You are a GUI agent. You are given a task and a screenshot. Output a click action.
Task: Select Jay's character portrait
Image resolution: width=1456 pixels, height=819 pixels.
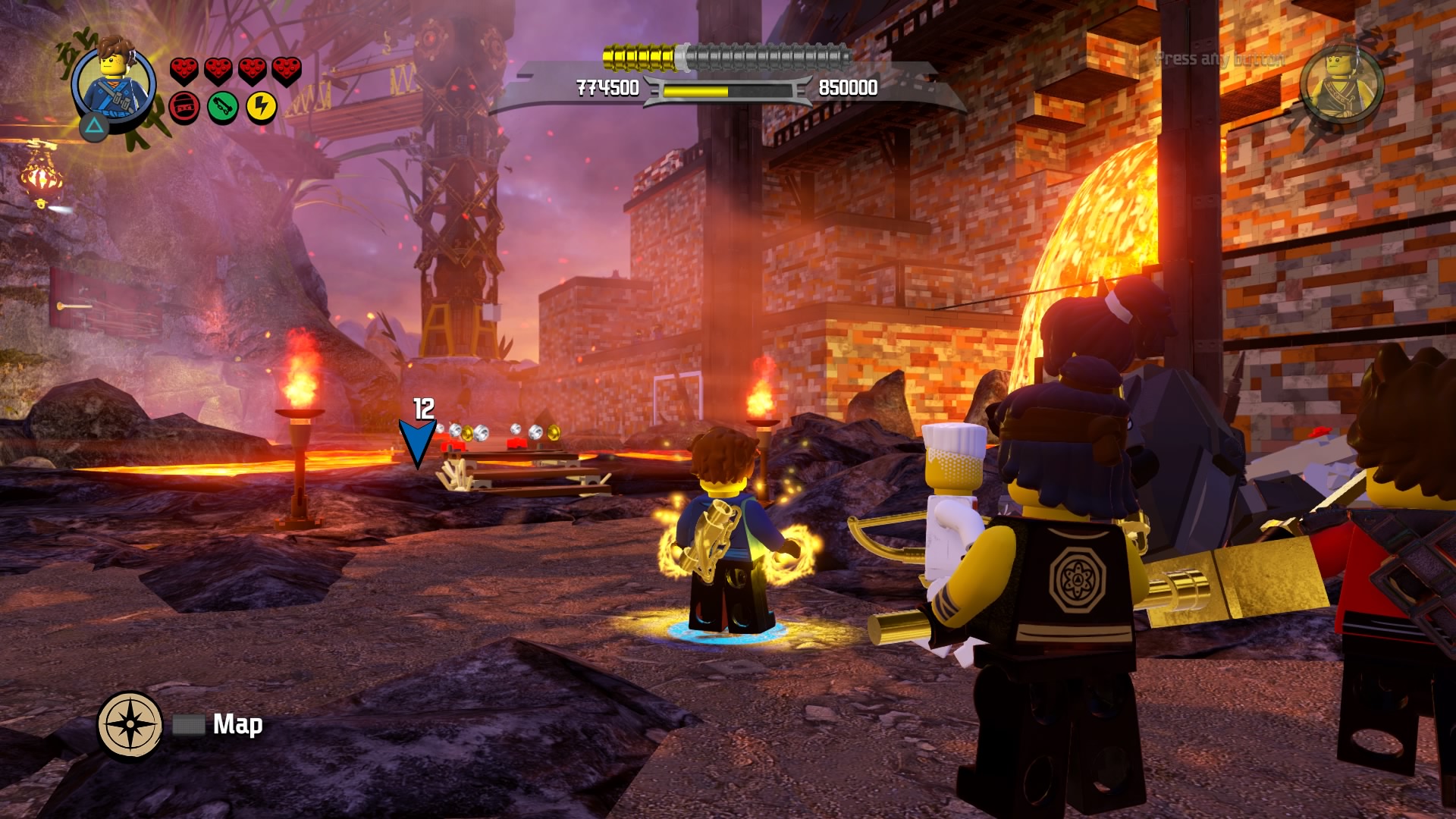(114, 82)
